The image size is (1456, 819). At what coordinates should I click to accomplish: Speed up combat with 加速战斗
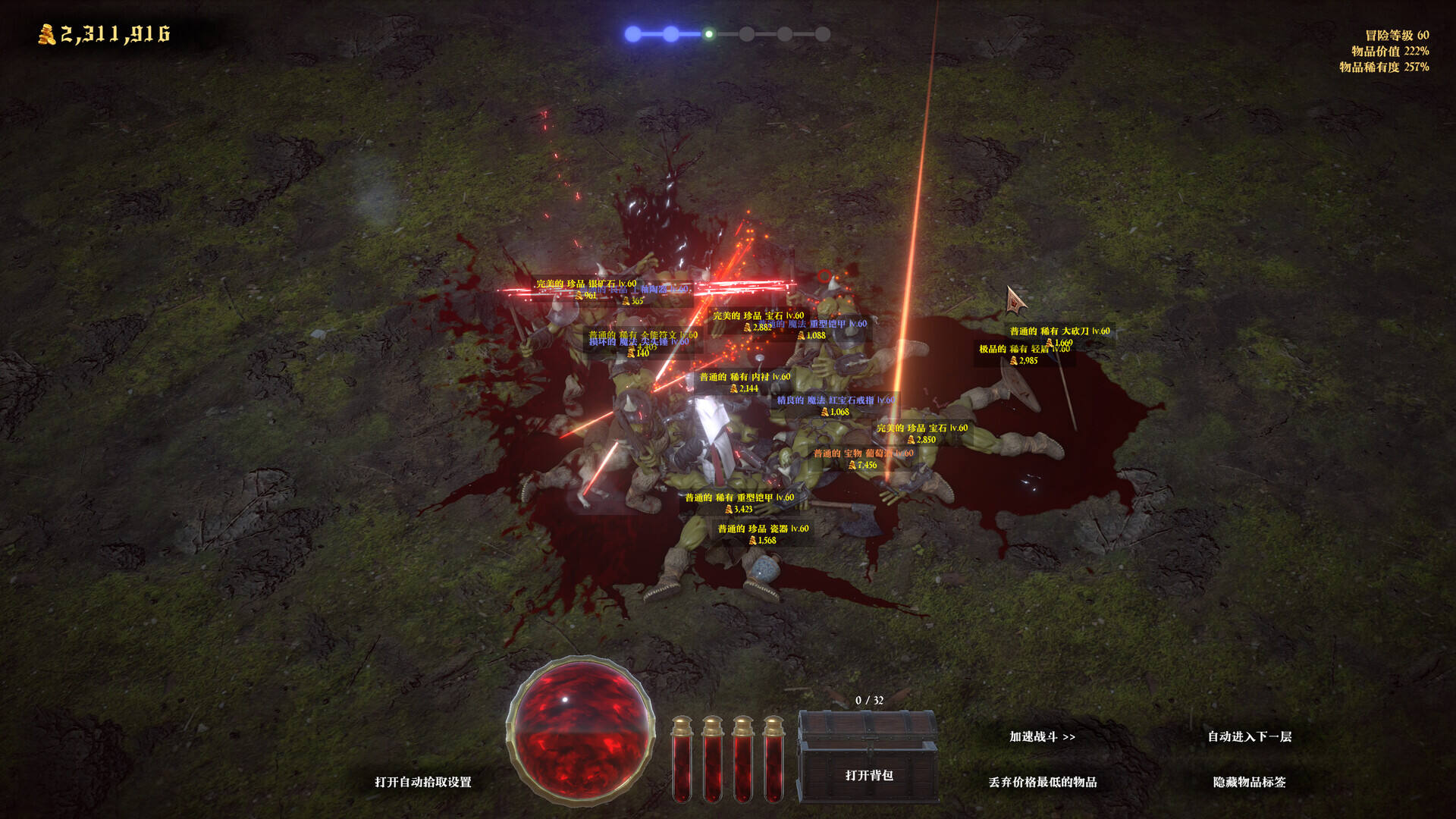tap(1042, 736)
